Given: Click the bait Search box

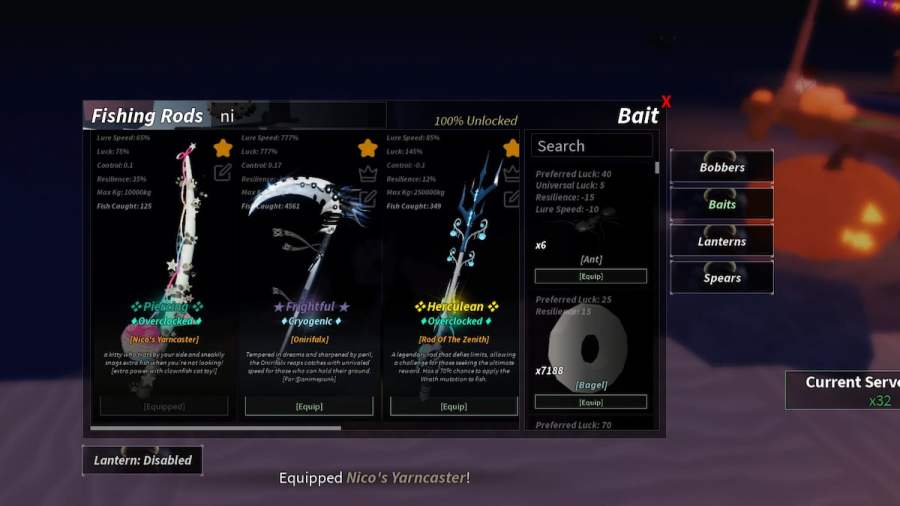Looking at the screenshot, I should pyautogui.click(x=591, y=146).
